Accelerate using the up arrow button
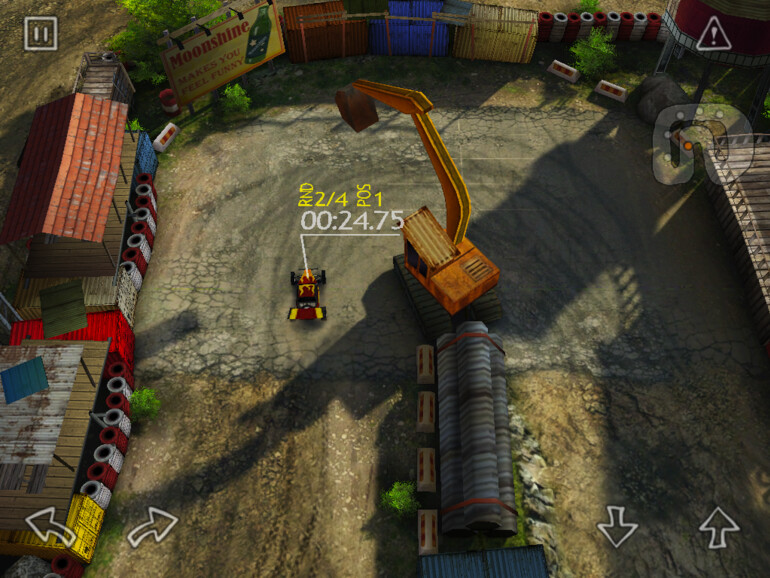This screenshot has height=578, width=770. (x=718, y=526)
